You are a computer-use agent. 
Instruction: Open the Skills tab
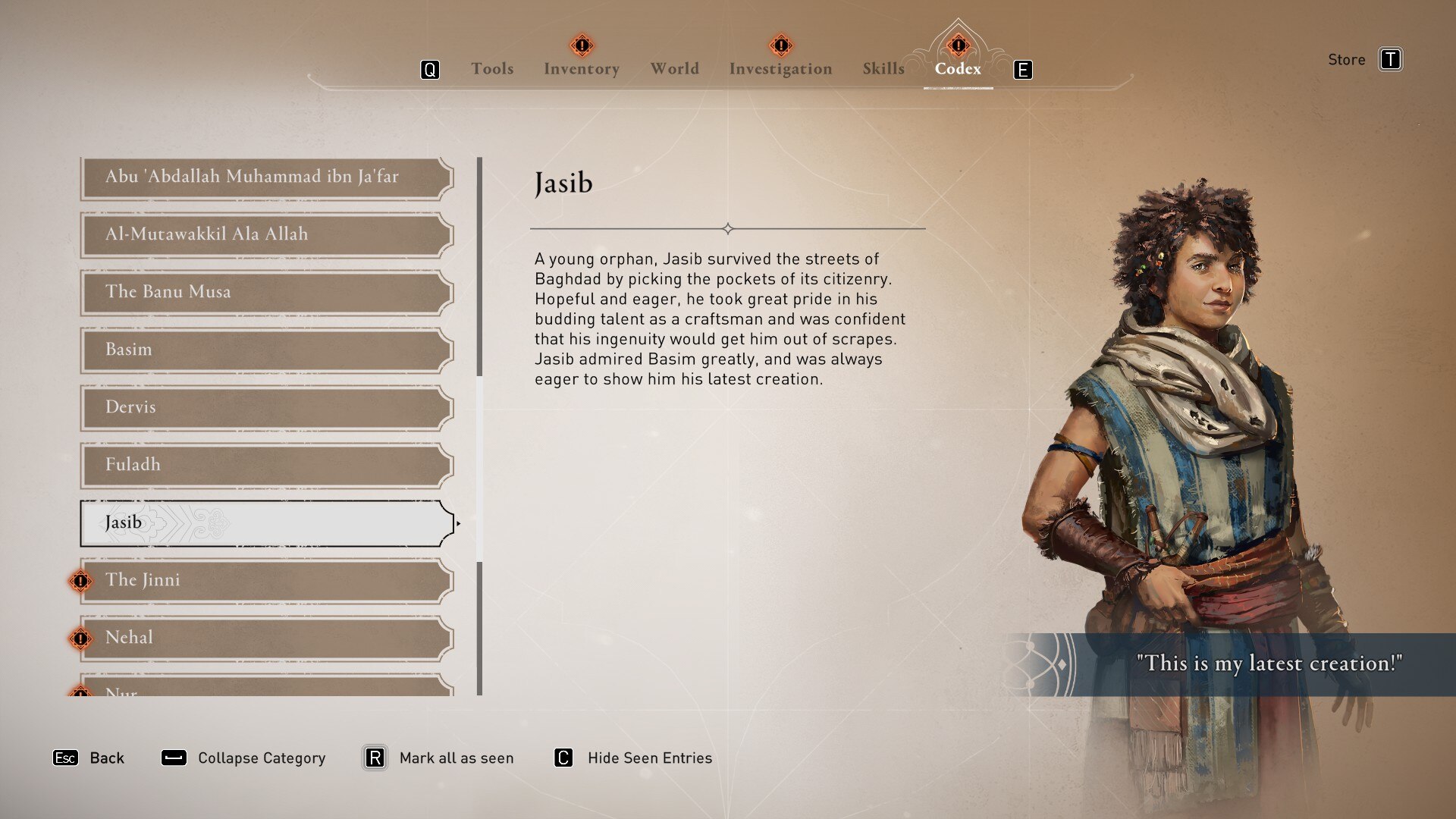click(x=882, y=68)
